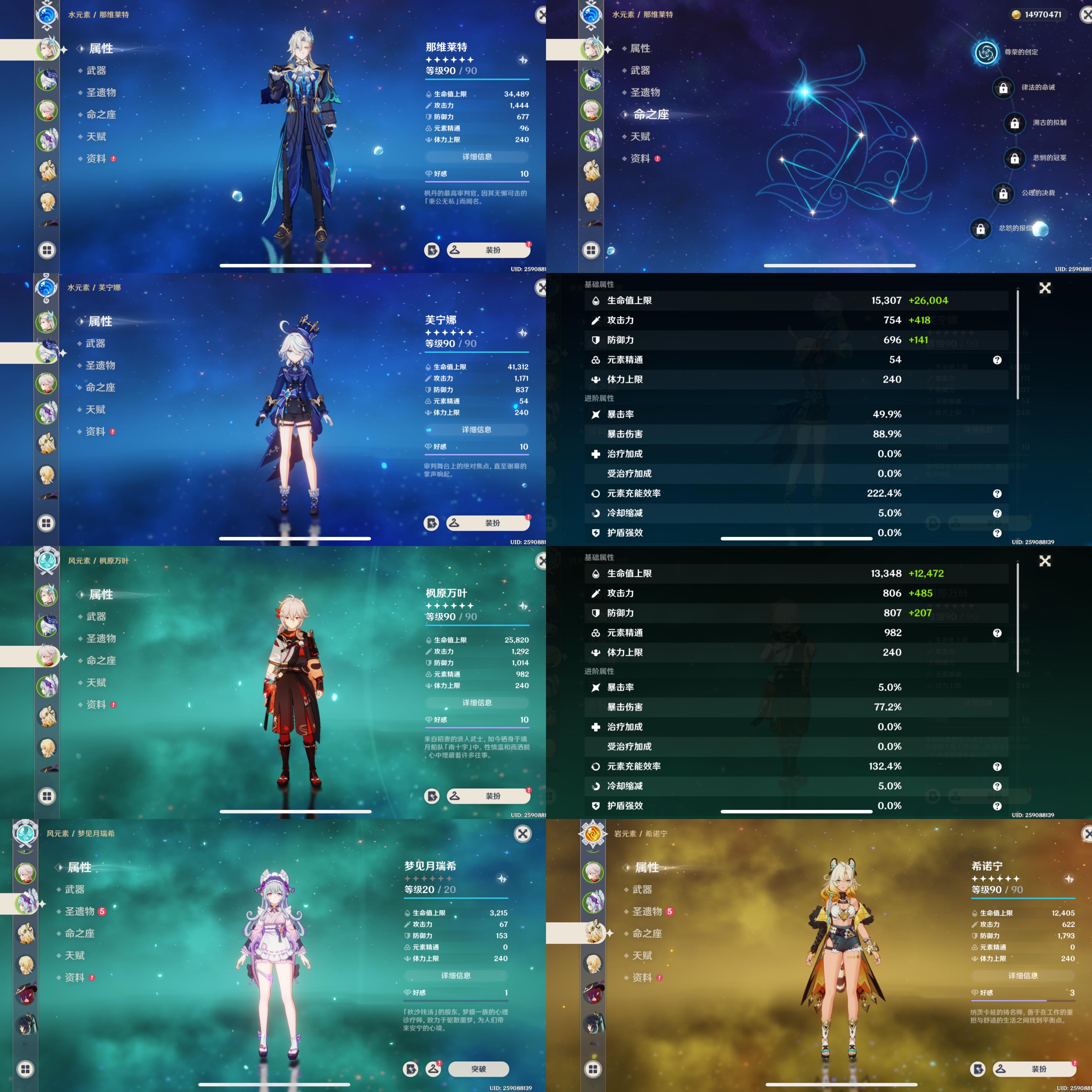1092x1092 pixels.
Task: Open the hanger outfit icon beside 突破
Action: (x=433, y=1068)
